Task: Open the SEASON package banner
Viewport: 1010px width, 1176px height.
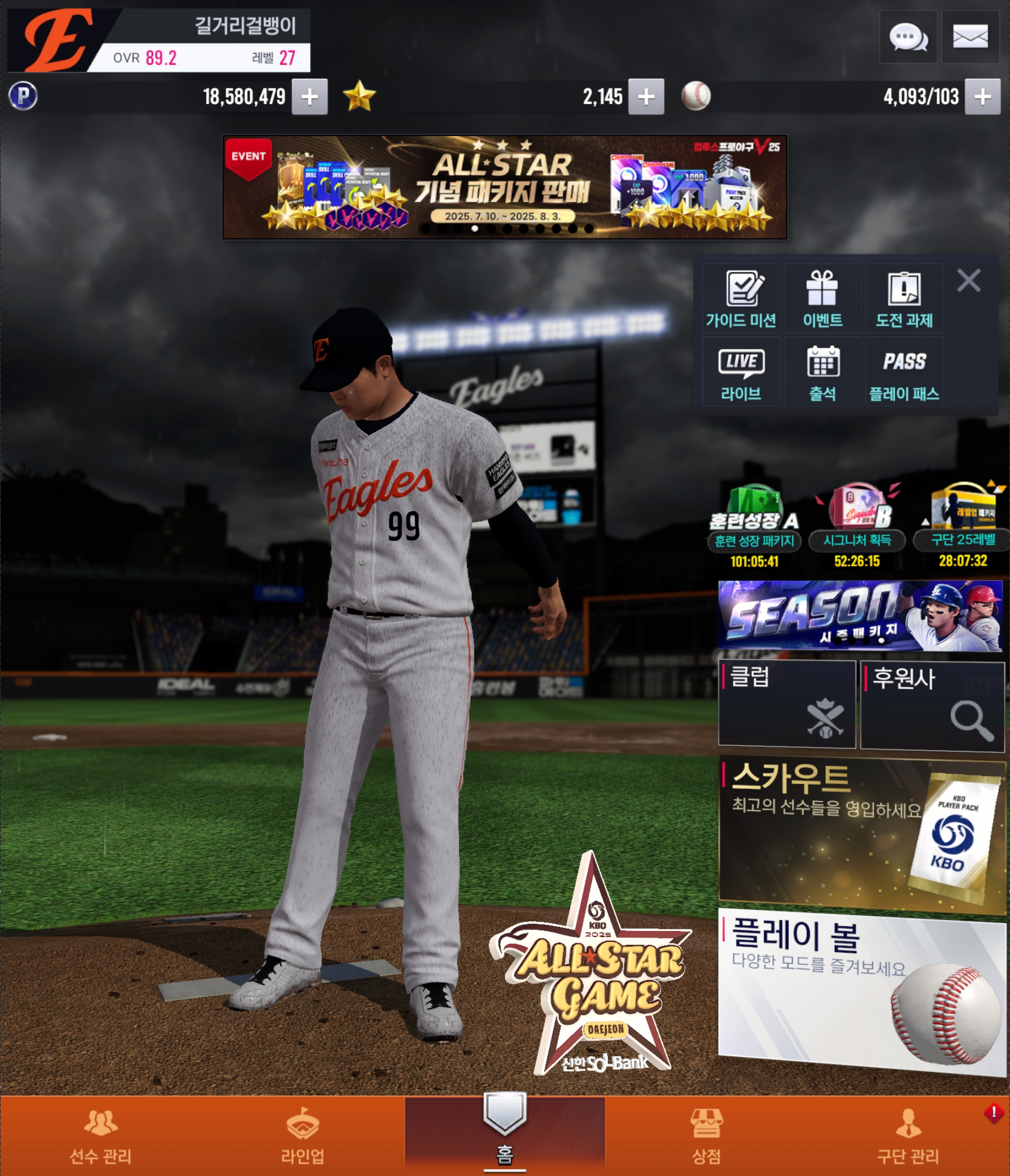Action: pyautogui.click(x=860, y=616)
